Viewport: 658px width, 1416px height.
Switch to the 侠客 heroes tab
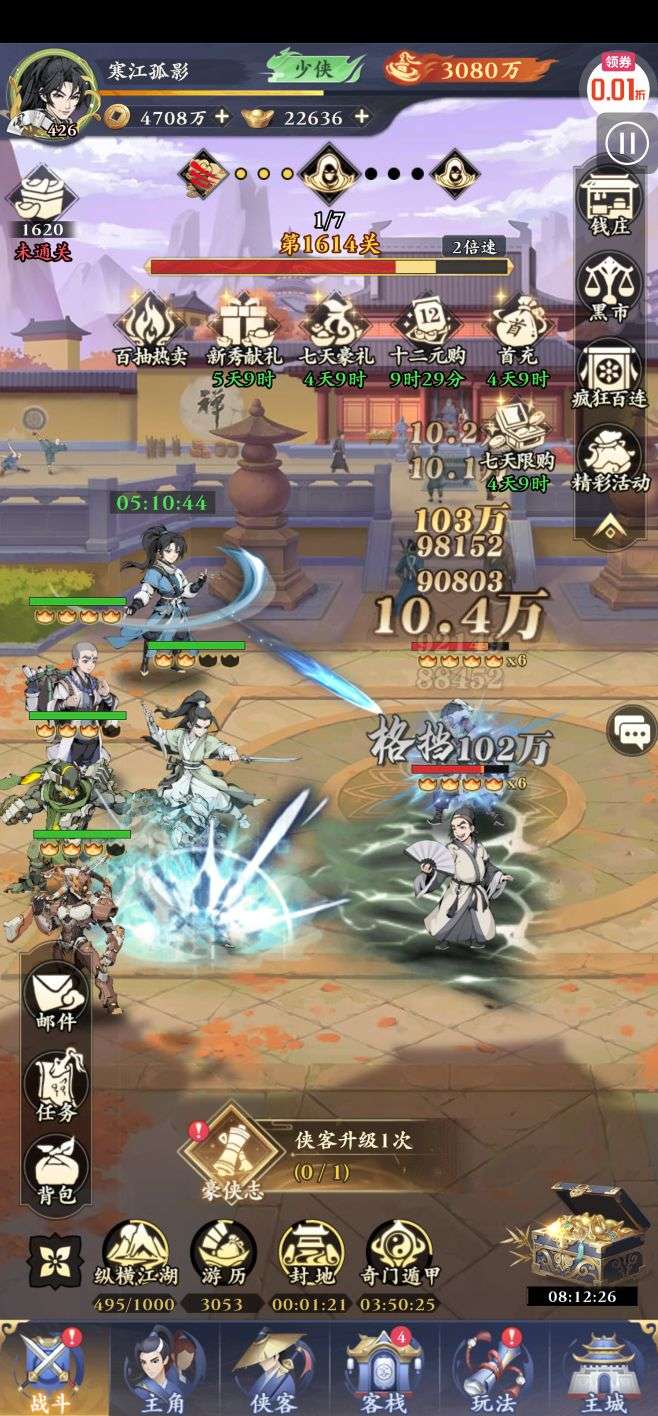274,1369
